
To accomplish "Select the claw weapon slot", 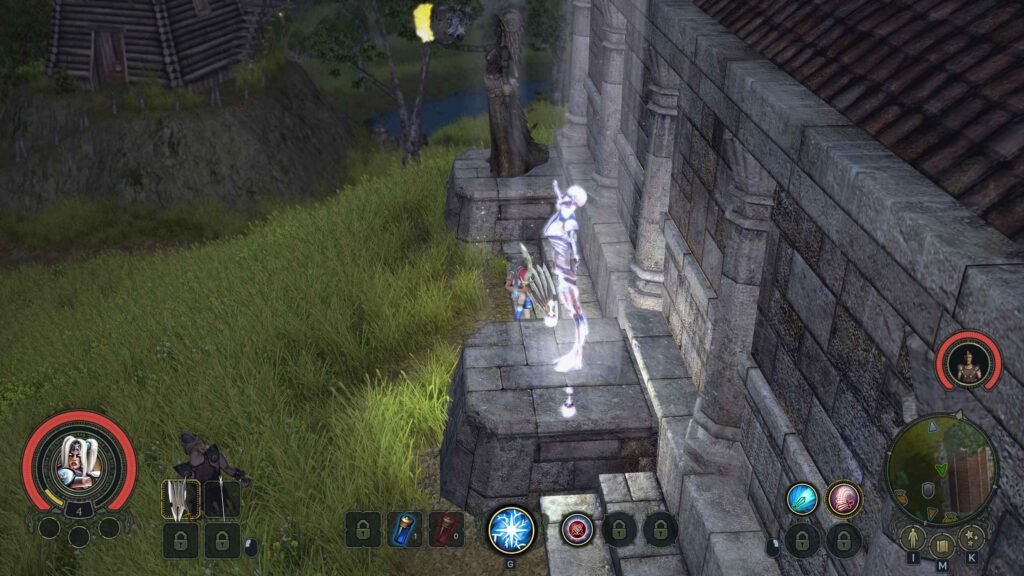I will pyautogui.click(x=180, y=499).
